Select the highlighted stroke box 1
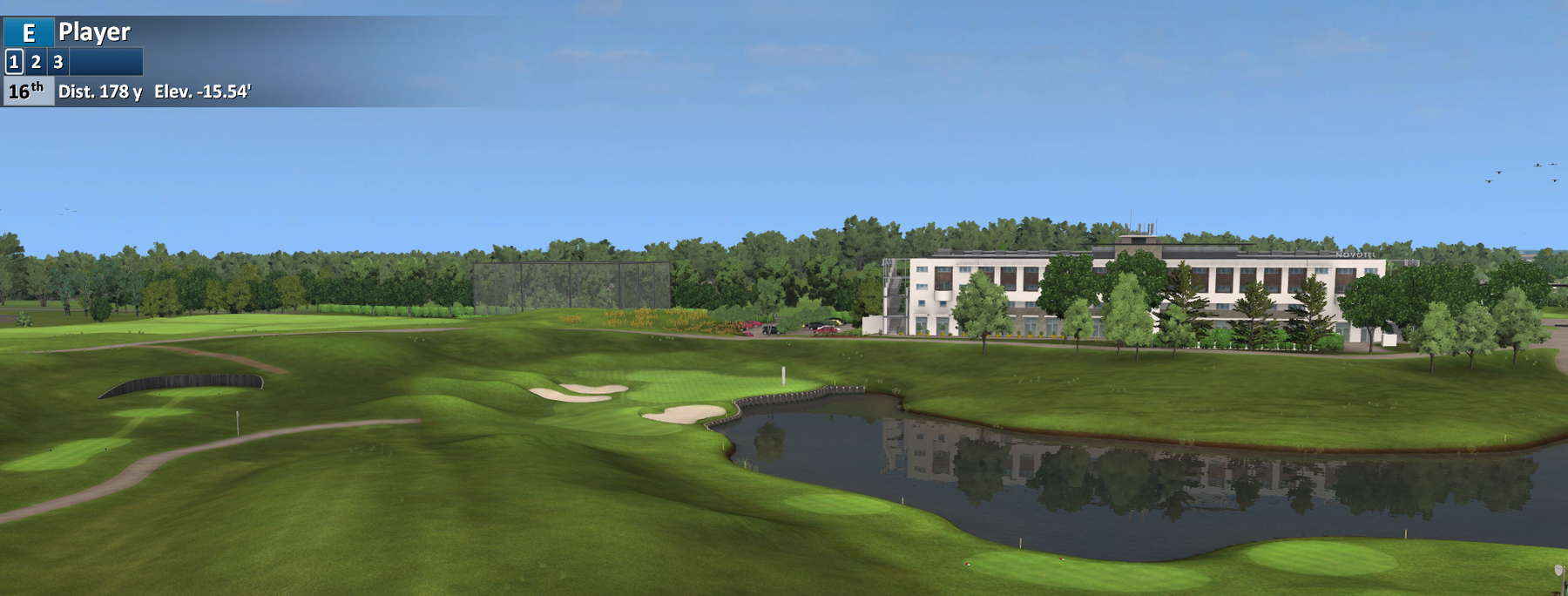Image resolution: width=1568 pixels, height=596 pixels. [x=14, y=62]
